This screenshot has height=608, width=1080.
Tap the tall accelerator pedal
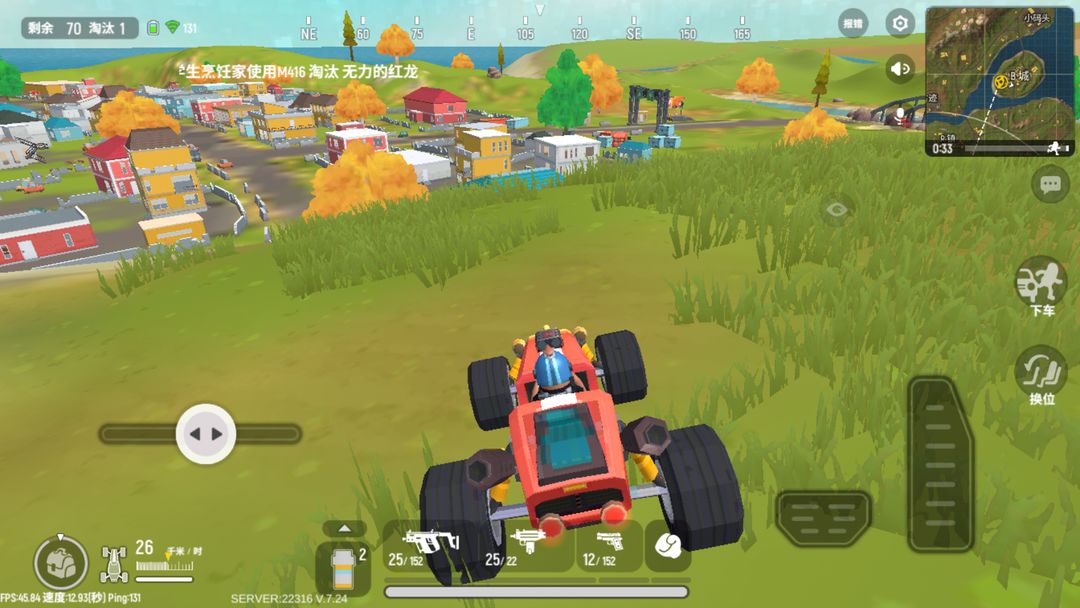tap(939, 464)
